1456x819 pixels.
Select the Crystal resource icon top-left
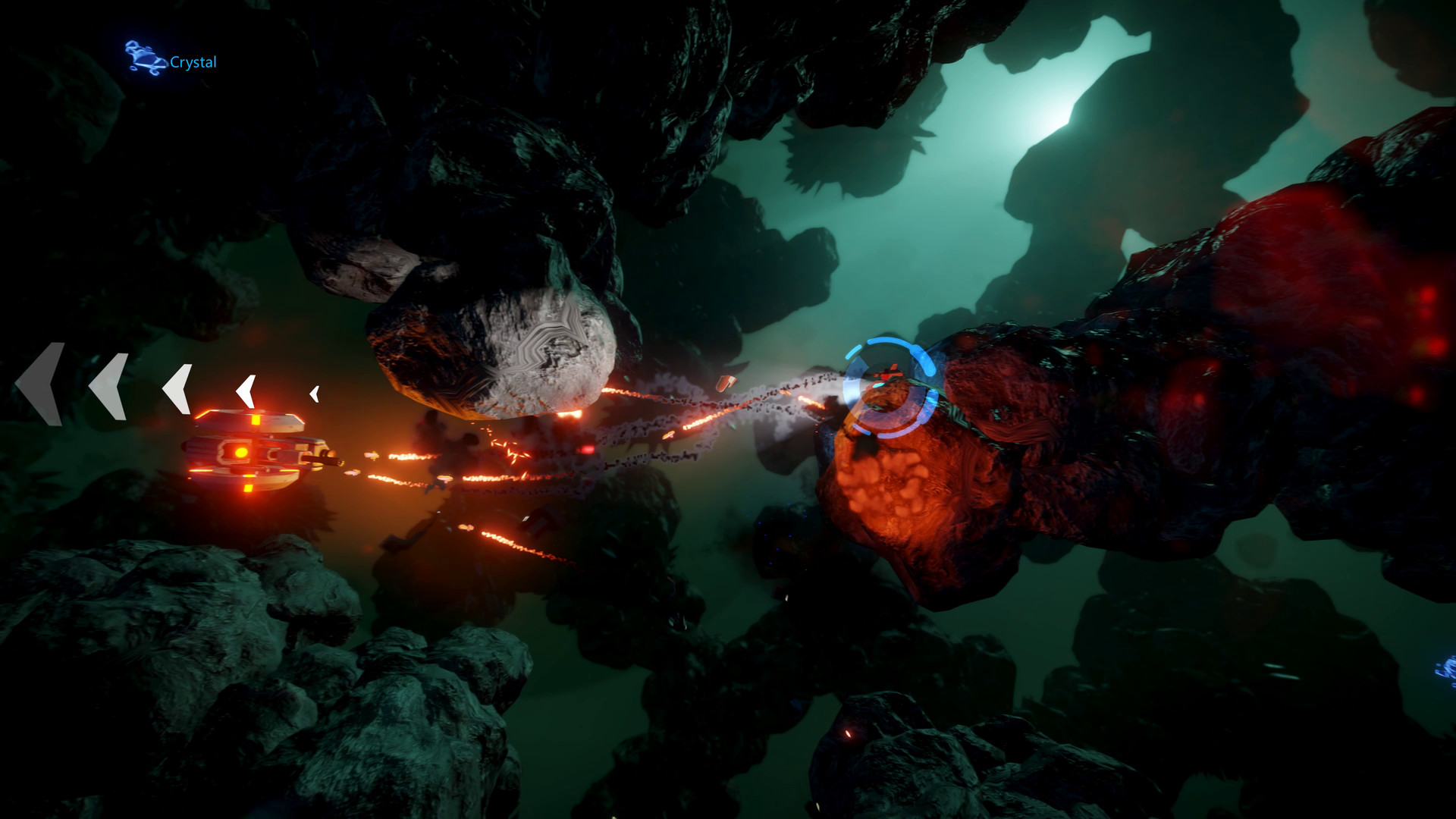pyautogui.click(x=146, y=55)
